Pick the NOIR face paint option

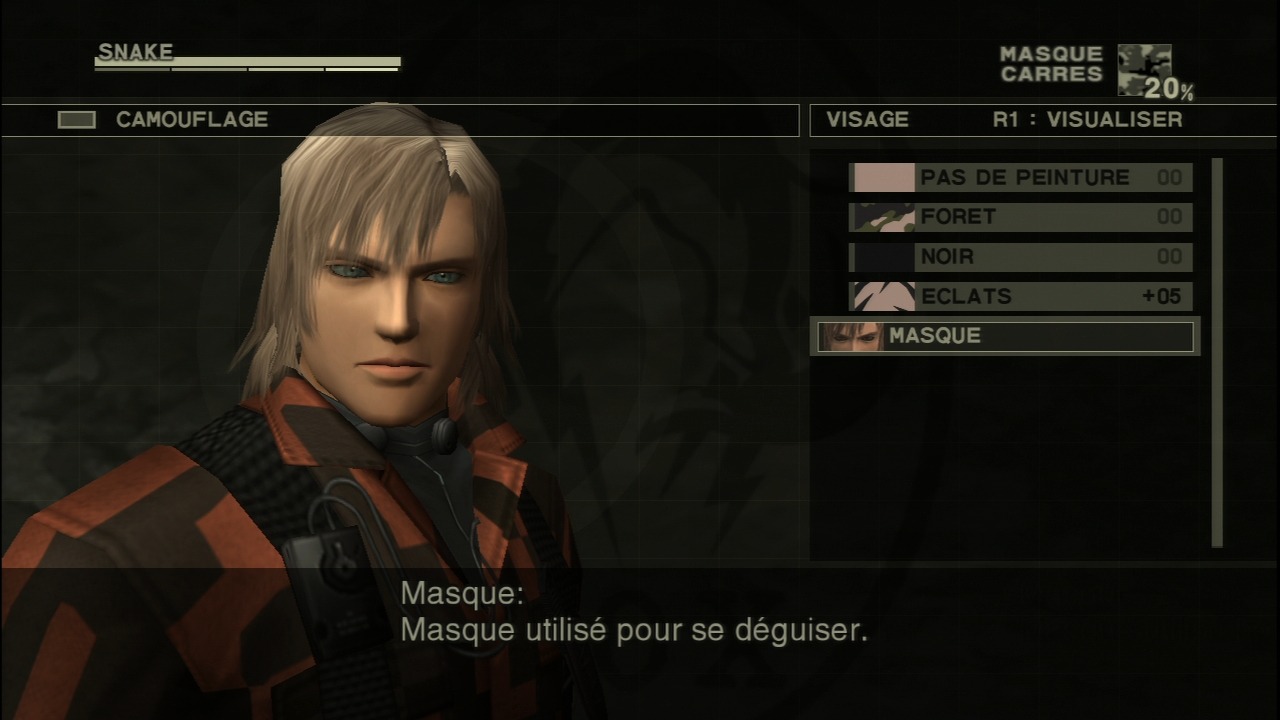tap(1020, 257)
